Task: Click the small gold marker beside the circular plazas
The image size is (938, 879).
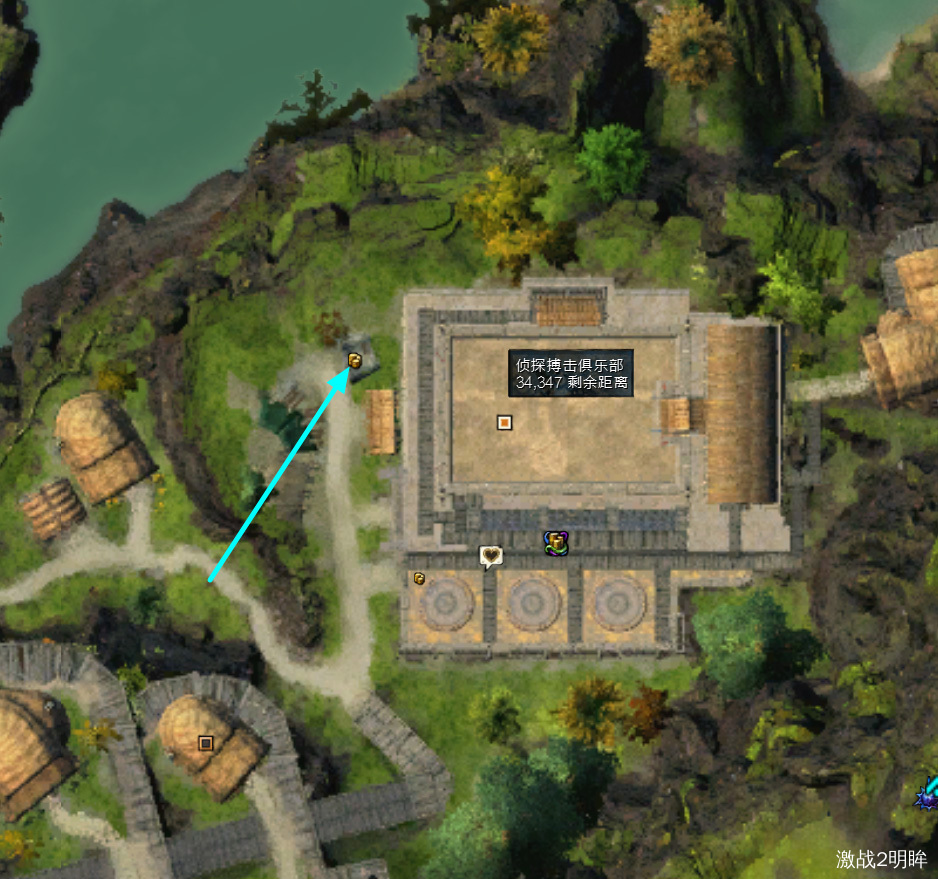Action: tap(420, 578)
